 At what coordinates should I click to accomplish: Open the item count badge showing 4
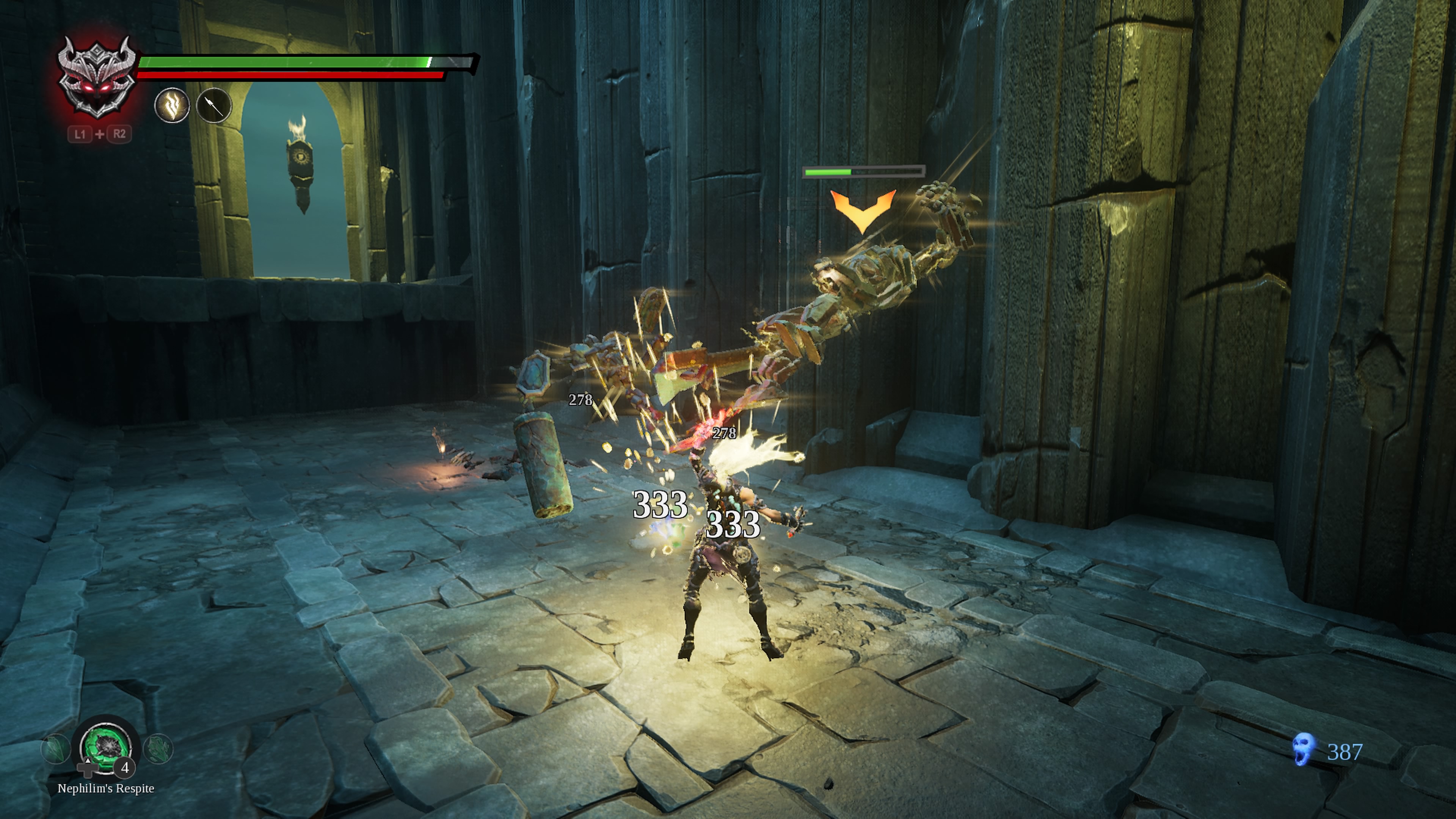125,769
